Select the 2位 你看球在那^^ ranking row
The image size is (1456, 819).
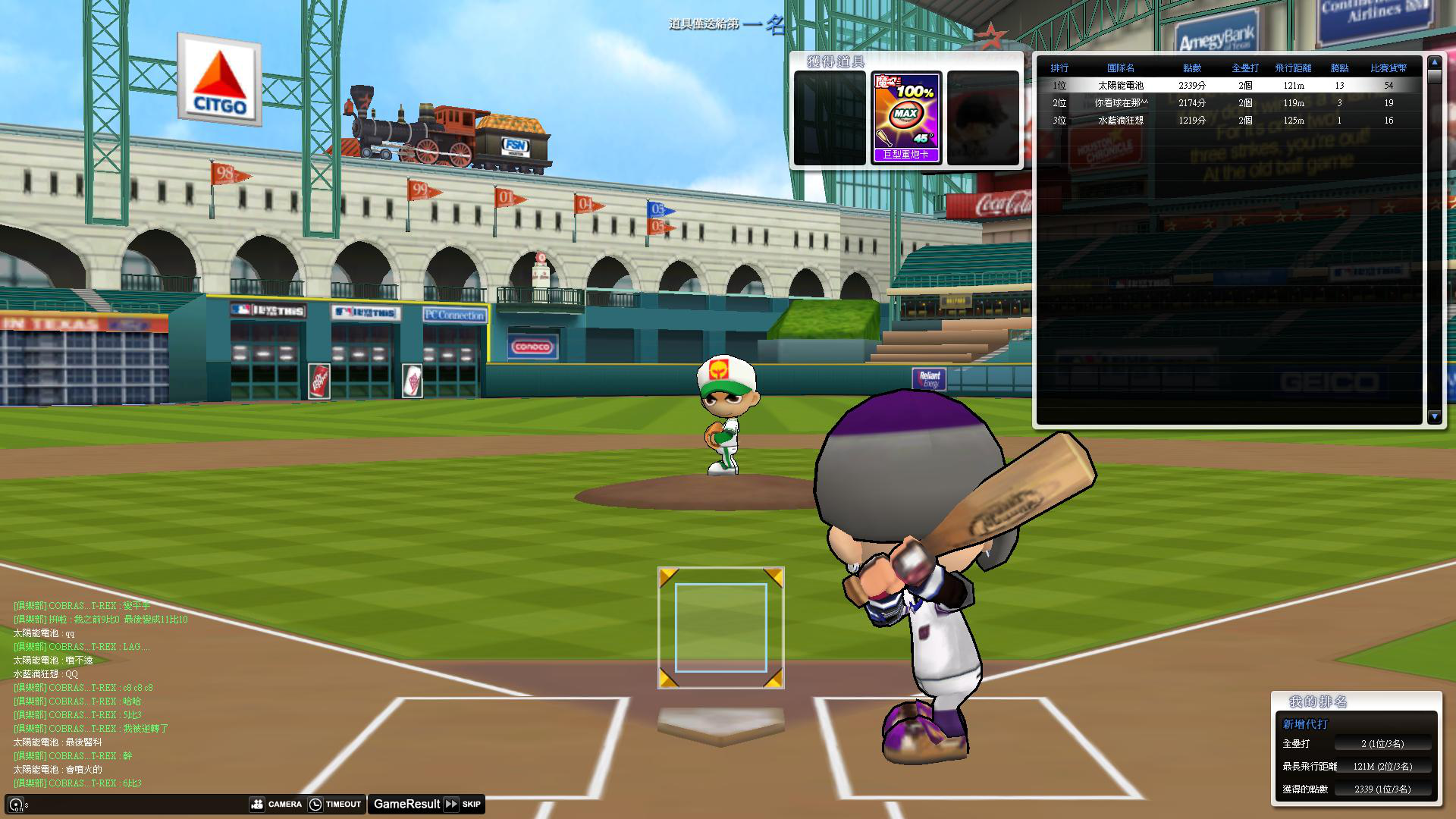[x=1228, y=103]
